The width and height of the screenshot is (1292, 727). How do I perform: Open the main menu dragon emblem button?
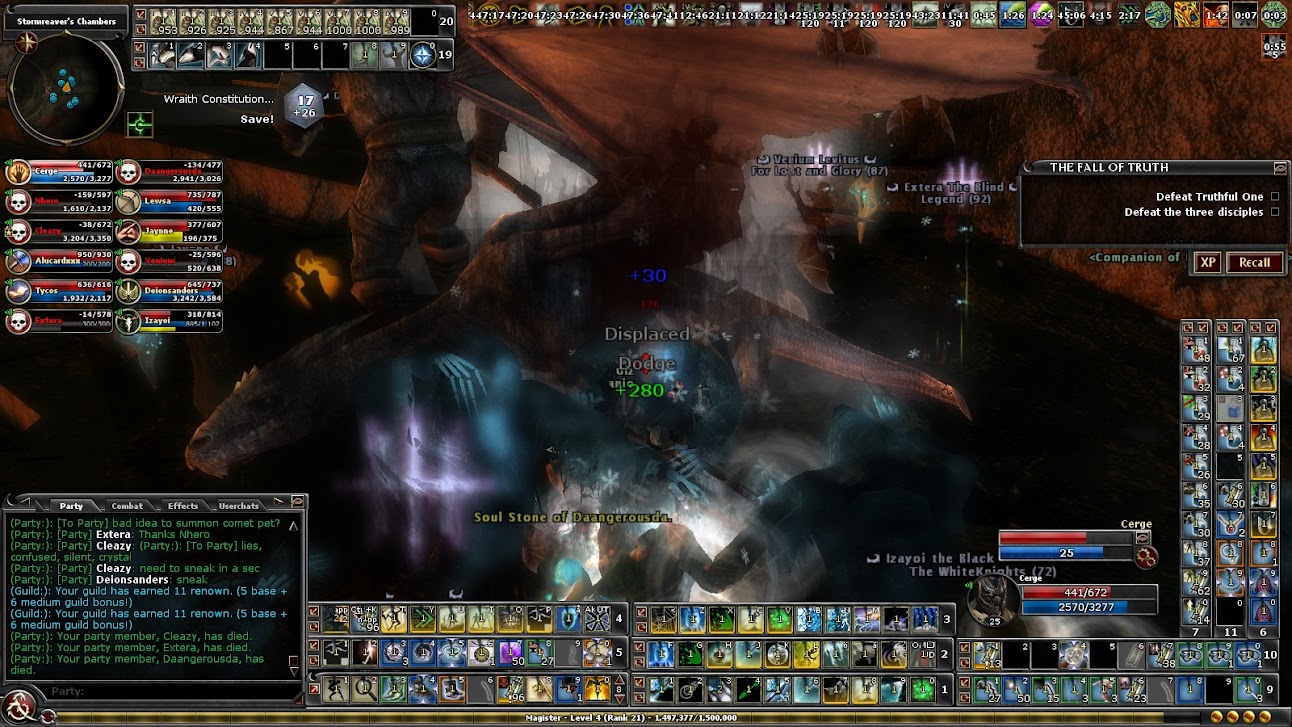[18, 707]
